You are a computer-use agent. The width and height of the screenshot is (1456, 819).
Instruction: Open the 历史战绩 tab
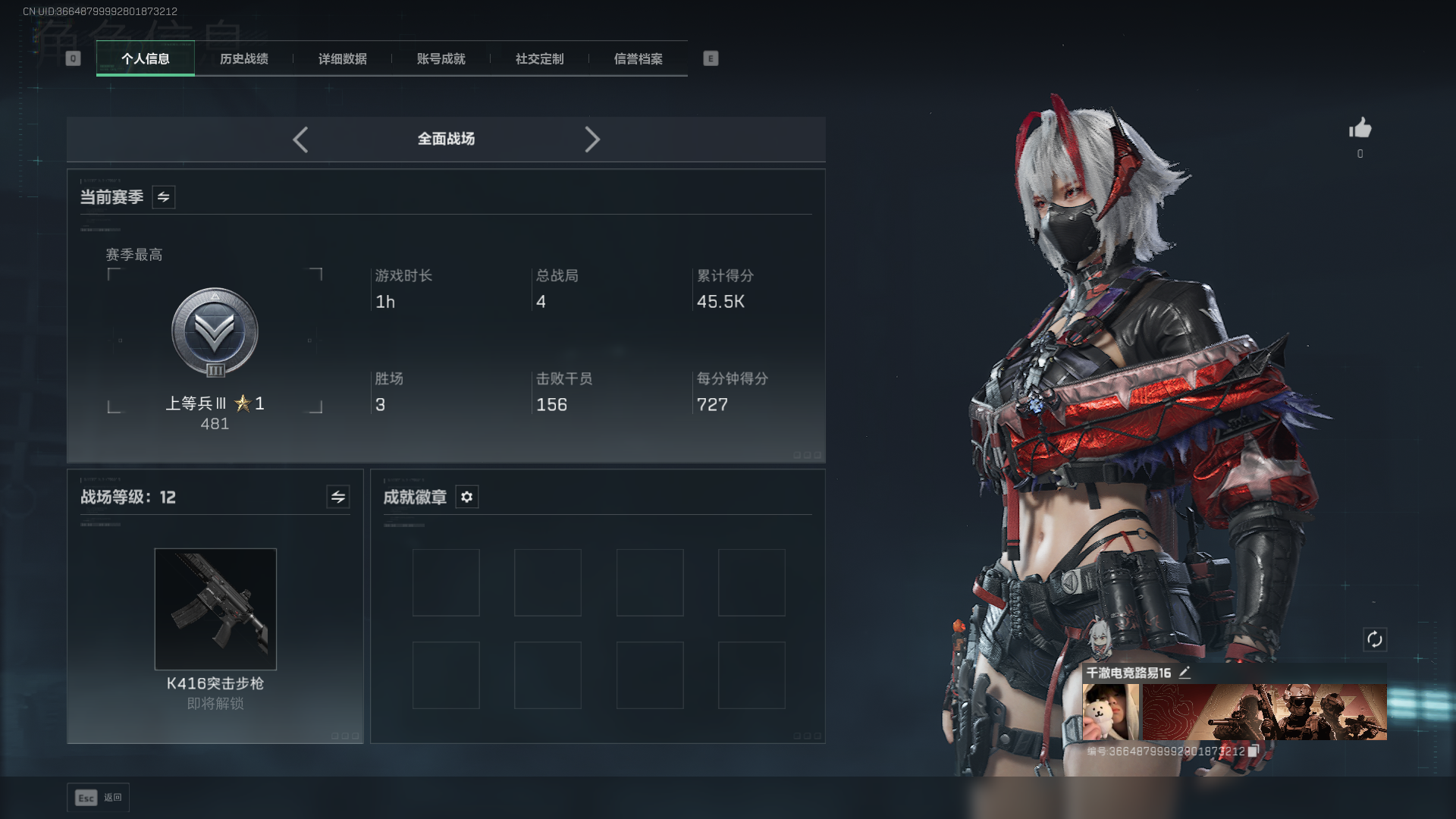pyautogui.click(x=244, y=59)
